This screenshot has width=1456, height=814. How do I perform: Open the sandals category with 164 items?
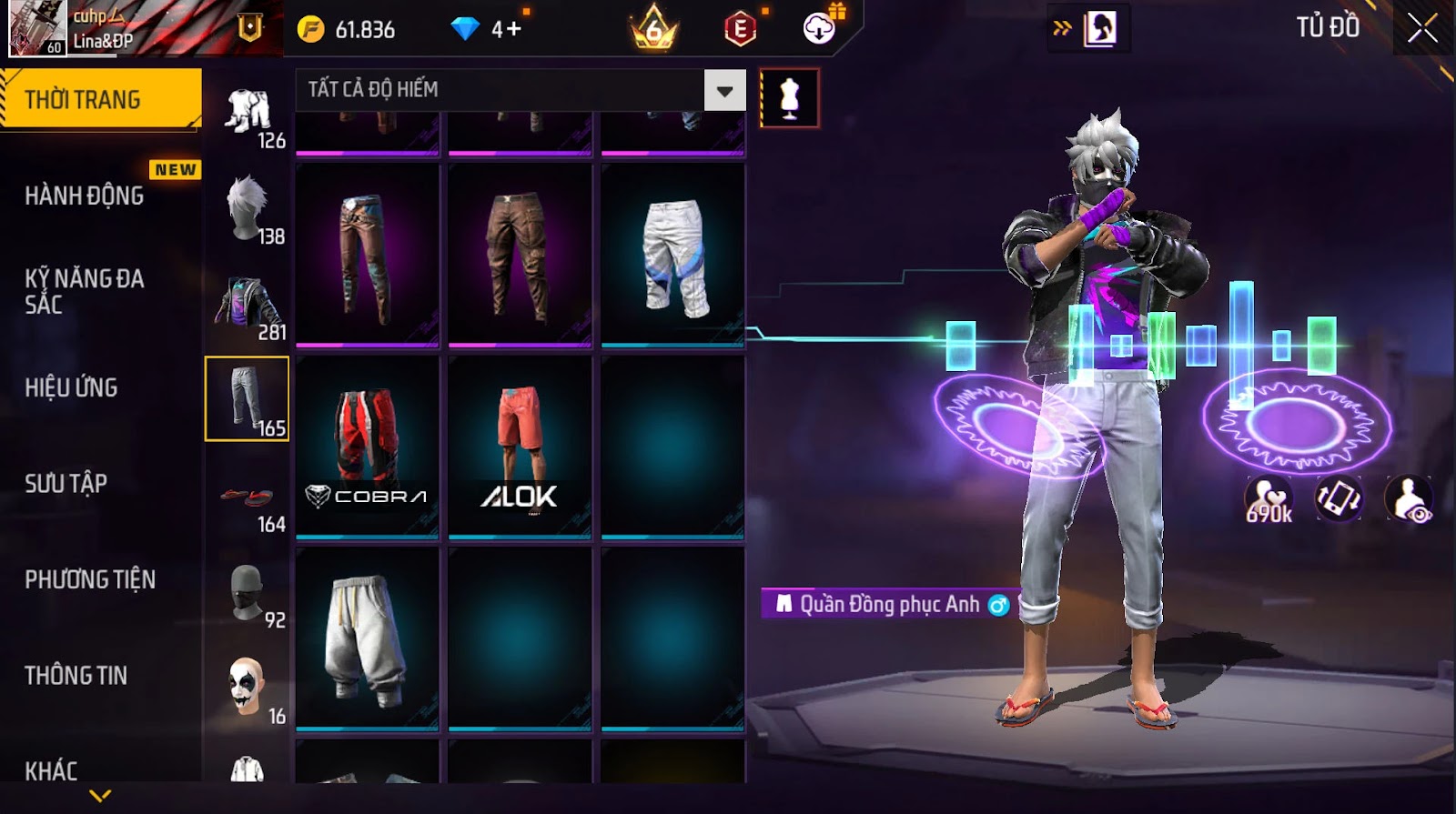[248, 499]
